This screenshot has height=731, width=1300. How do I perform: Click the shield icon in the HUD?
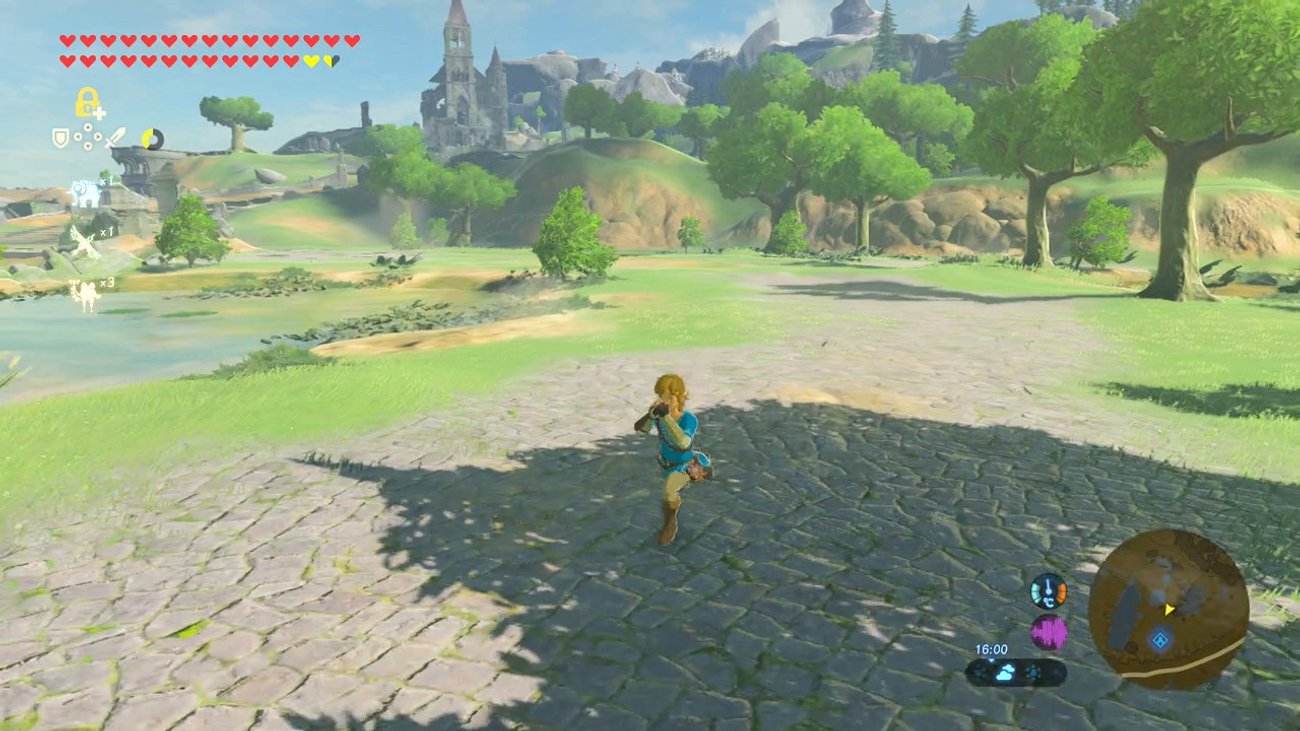[x=59, y=138]
